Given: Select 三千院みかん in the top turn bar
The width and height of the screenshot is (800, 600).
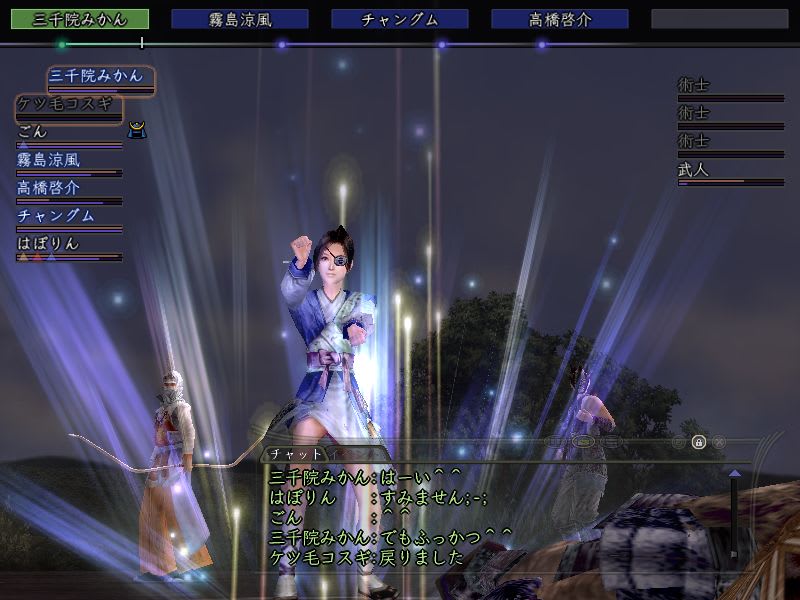Looking at the screenshot, I should 88,19.
